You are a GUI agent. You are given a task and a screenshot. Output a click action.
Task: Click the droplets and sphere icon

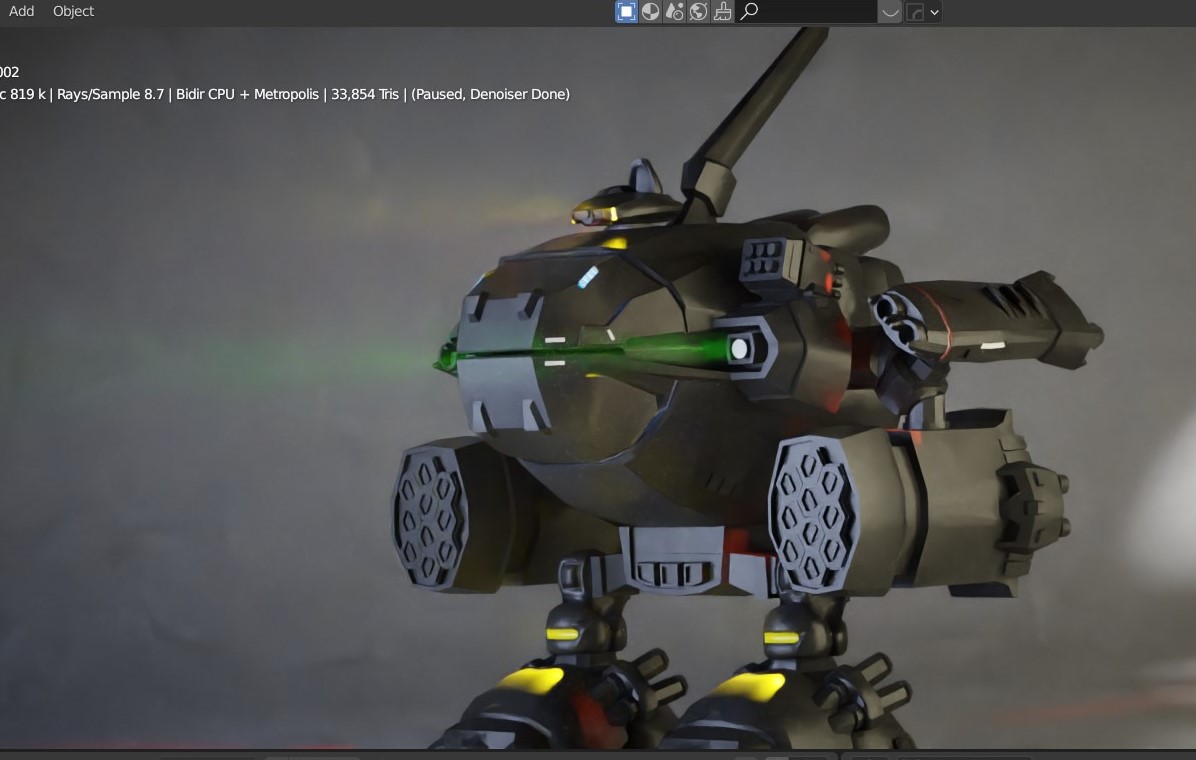pos(674,12)
